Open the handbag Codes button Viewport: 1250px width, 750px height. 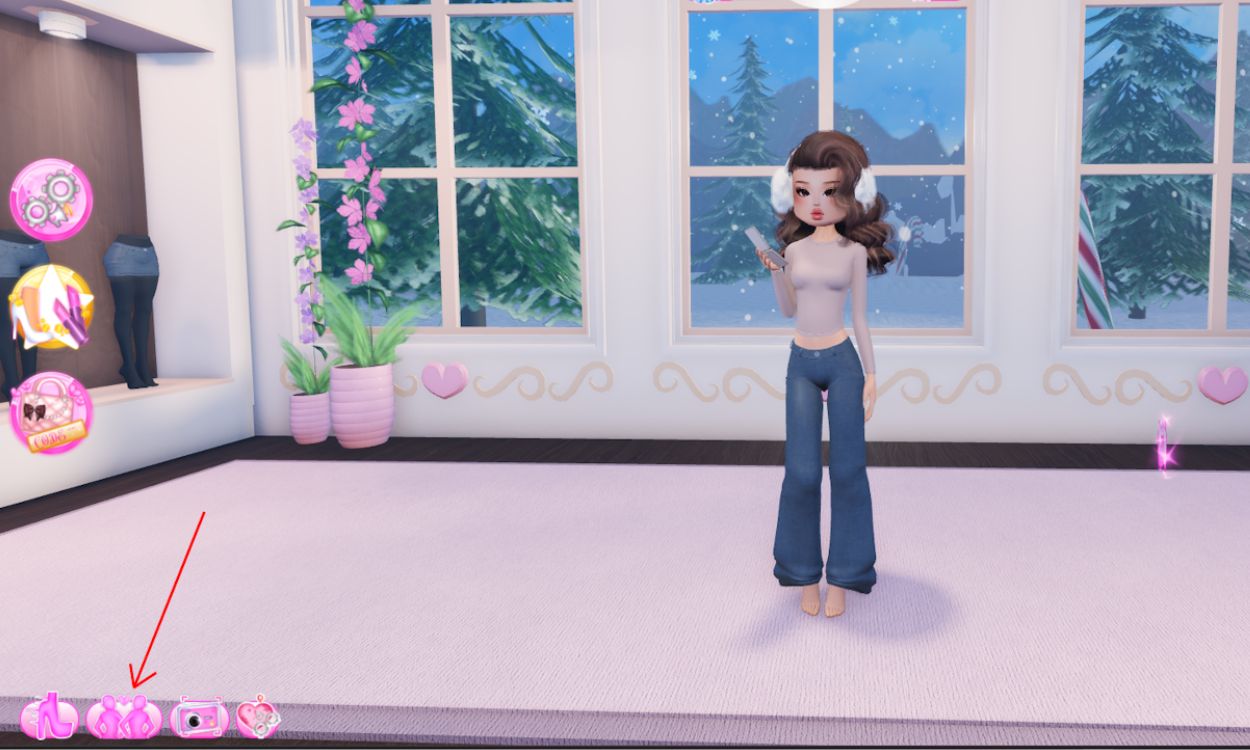(x=51, y=412)
